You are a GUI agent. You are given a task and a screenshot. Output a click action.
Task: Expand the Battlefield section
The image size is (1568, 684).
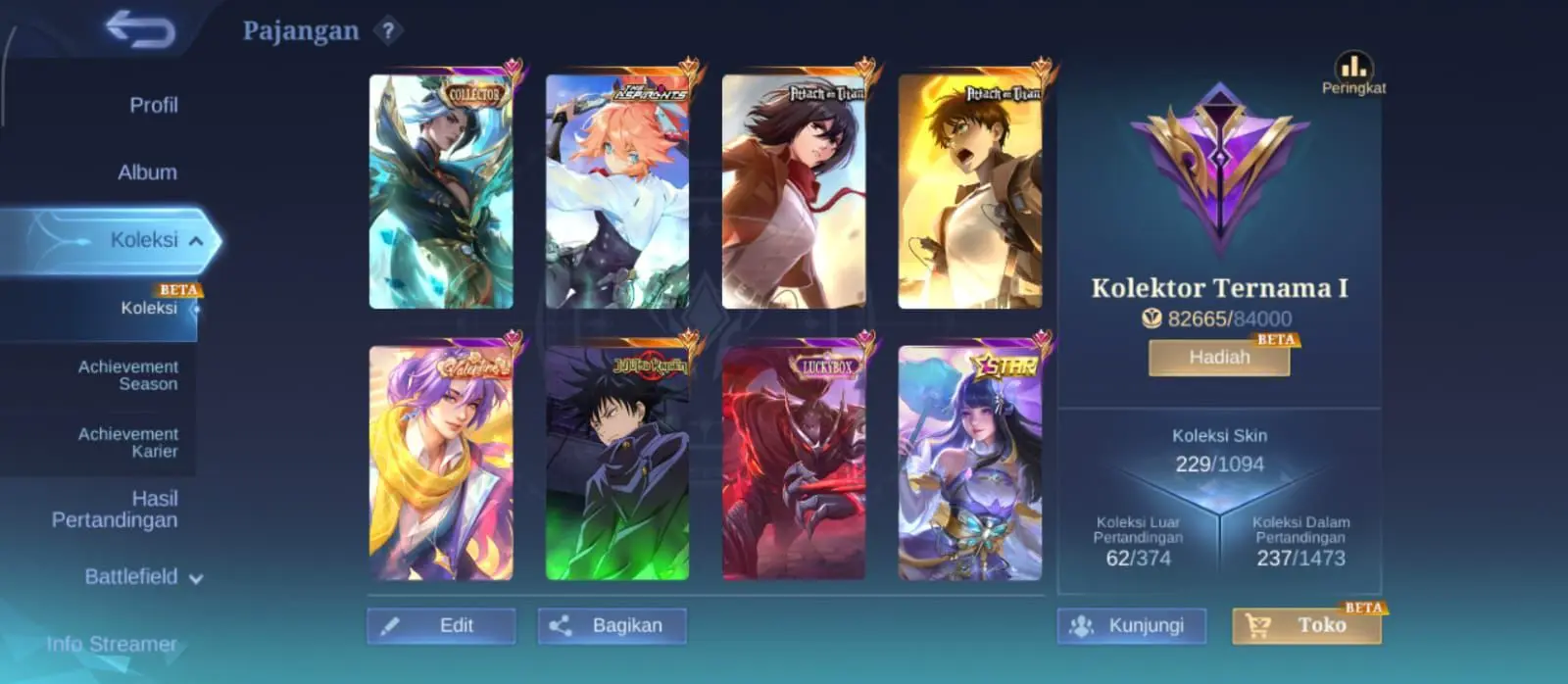pyautogui.click(x=143, y=577)
